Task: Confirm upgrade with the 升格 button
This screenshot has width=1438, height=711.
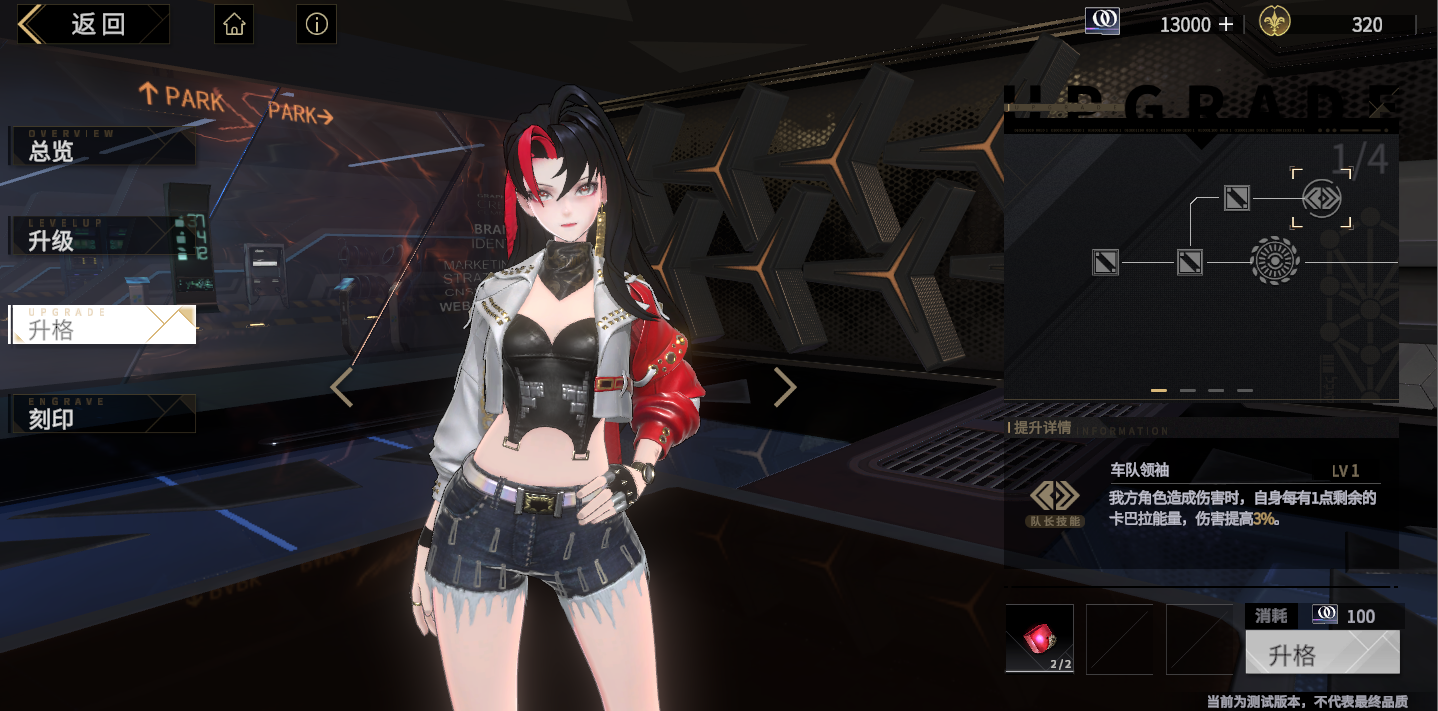Action: tap(1322, 653)
